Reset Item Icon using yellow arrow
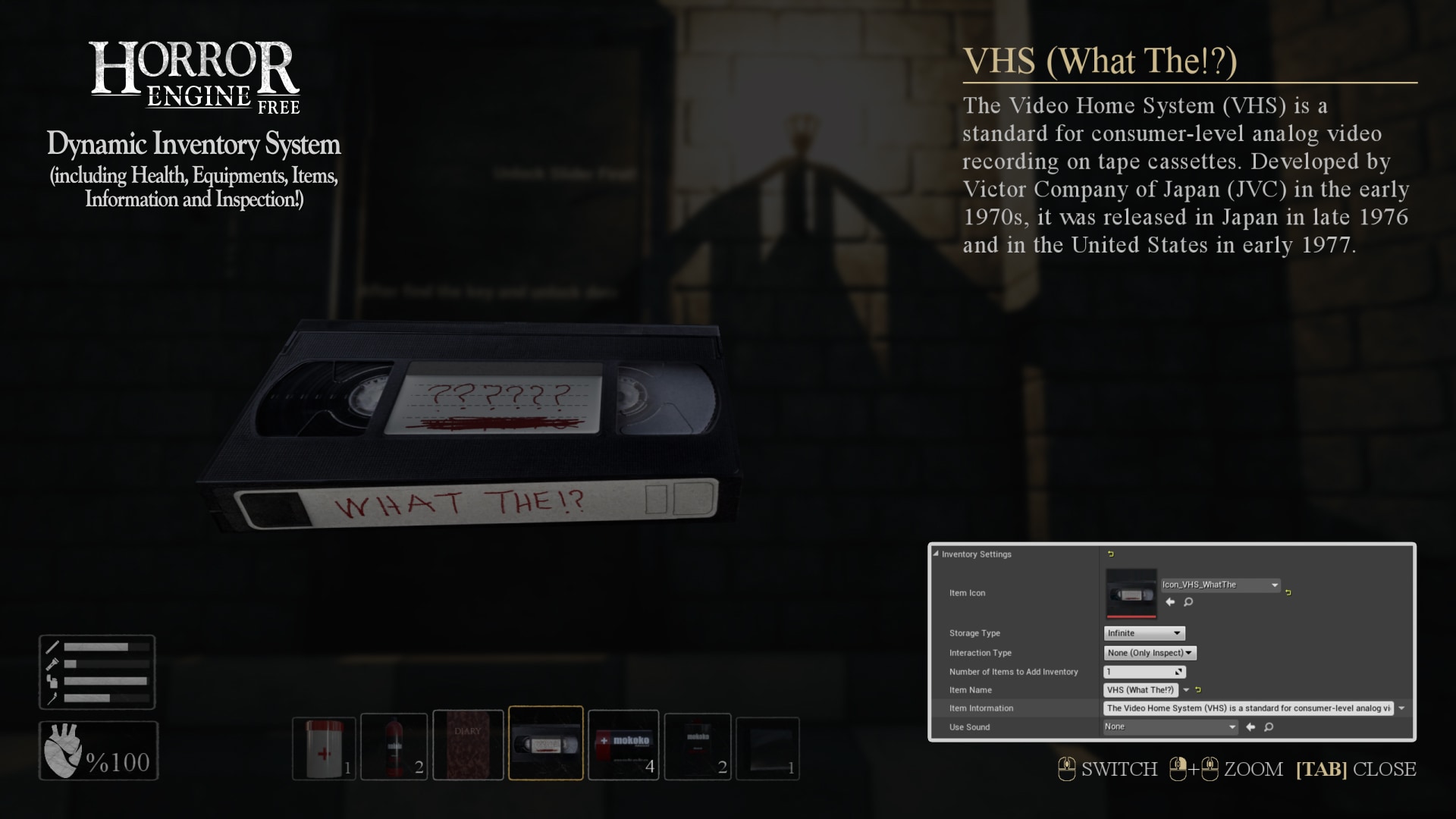 click(x=1288, y=592)
